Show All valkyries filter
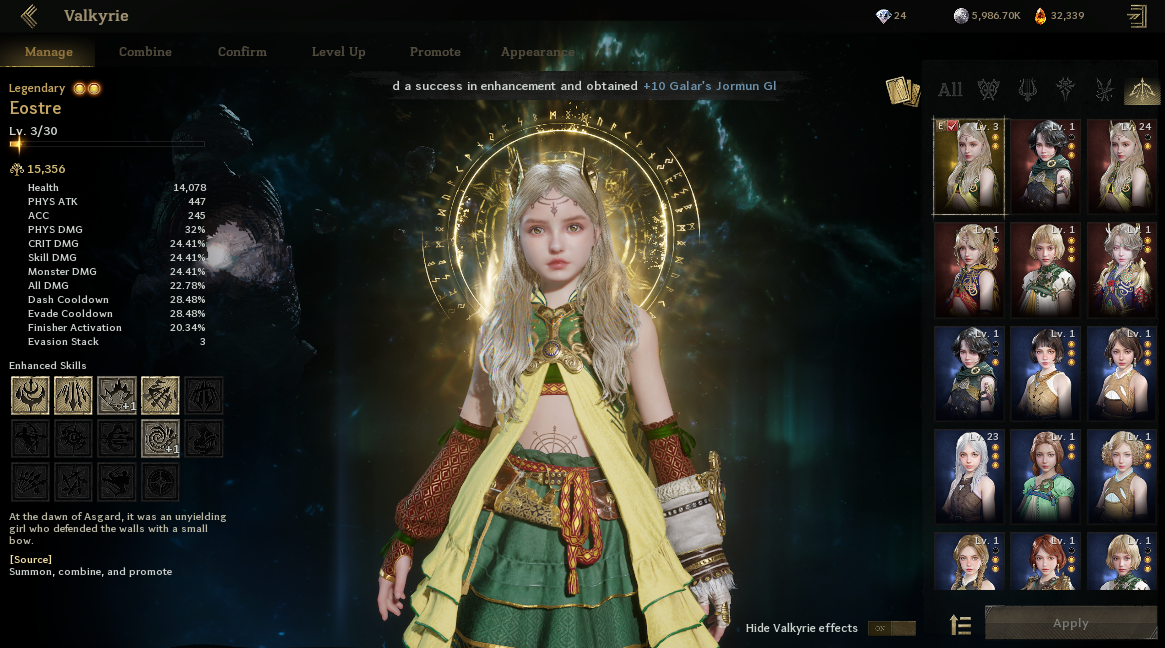The image size is (1165, 648). pos(950,90)
